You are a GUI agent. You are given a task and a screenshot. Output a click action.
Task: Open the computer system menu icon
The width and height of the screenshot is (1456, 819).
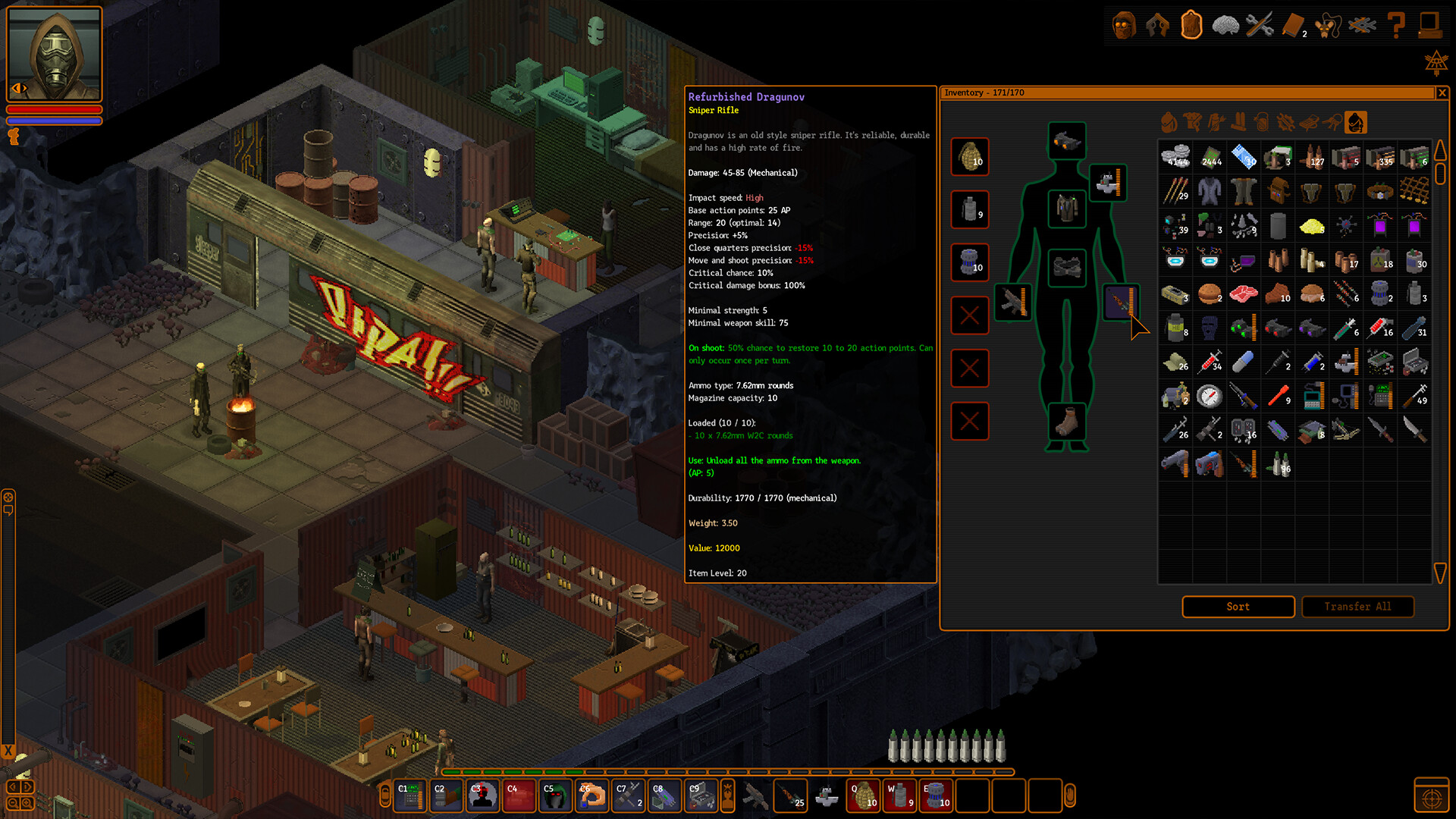pos(1430,26)
